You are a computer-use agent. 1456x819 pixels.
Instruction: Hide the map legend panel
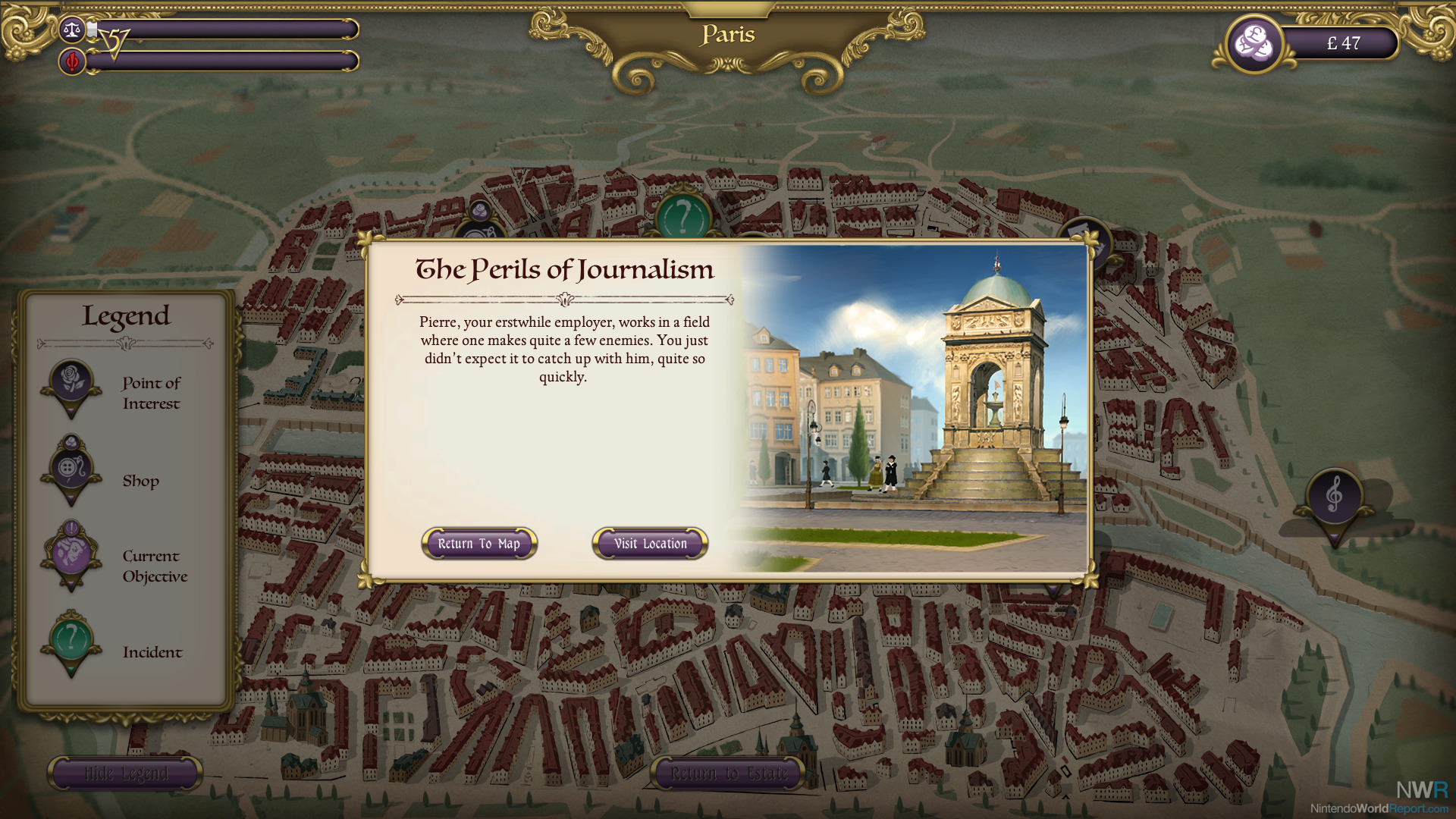[126, 773]
